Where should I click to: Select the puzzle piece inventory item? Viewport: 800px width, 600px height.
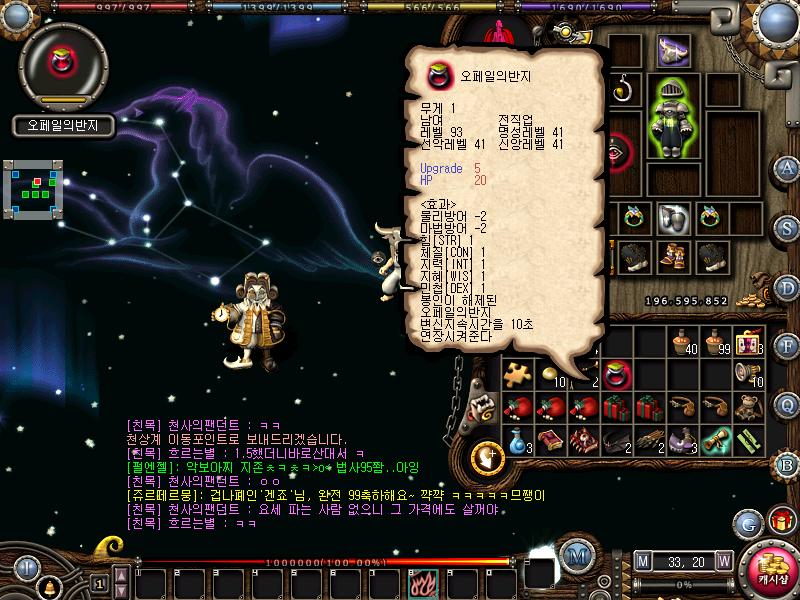(516, 375)
